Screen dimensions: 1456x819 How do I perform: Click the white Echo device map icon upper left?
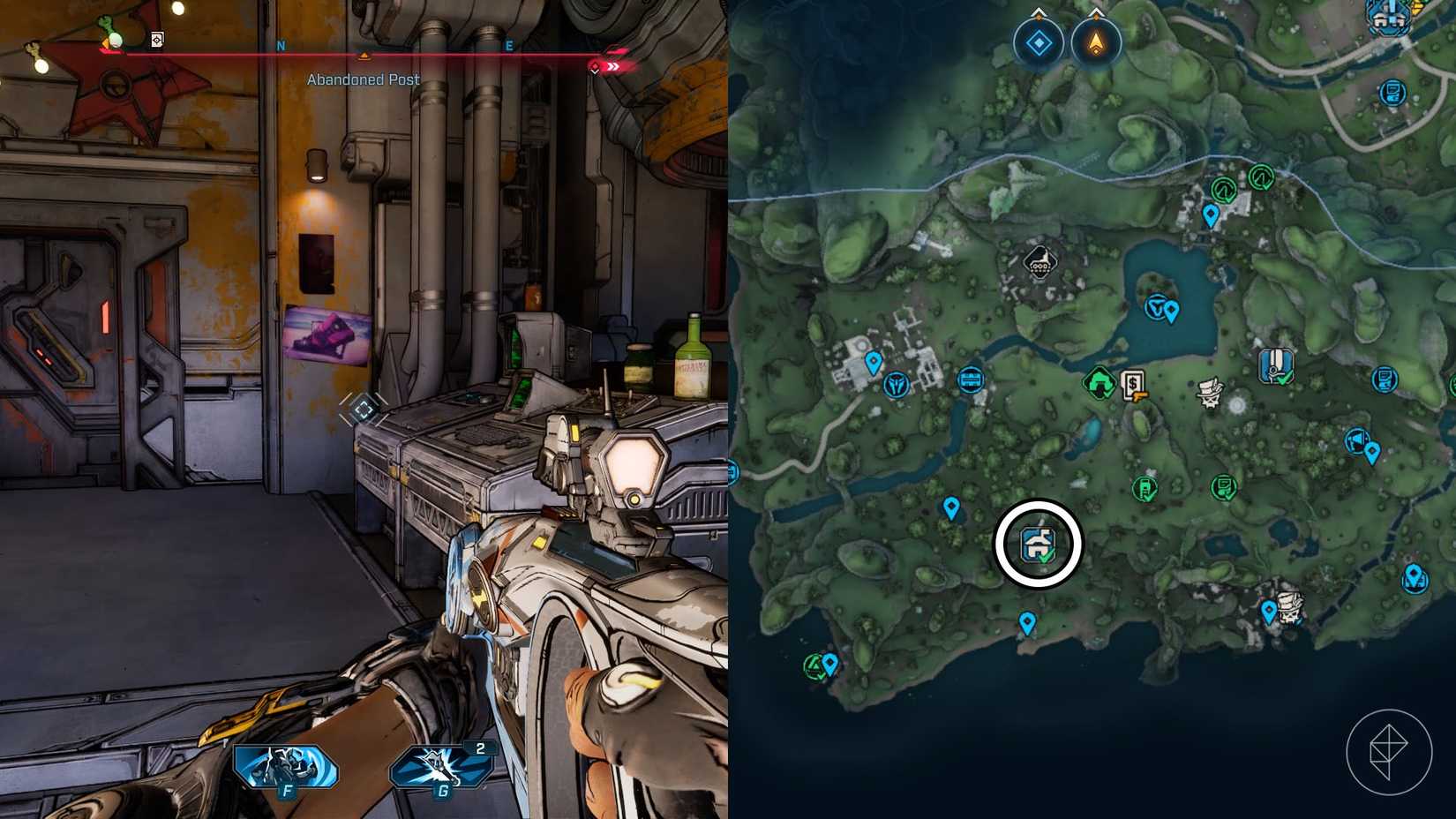point(1040,262)
